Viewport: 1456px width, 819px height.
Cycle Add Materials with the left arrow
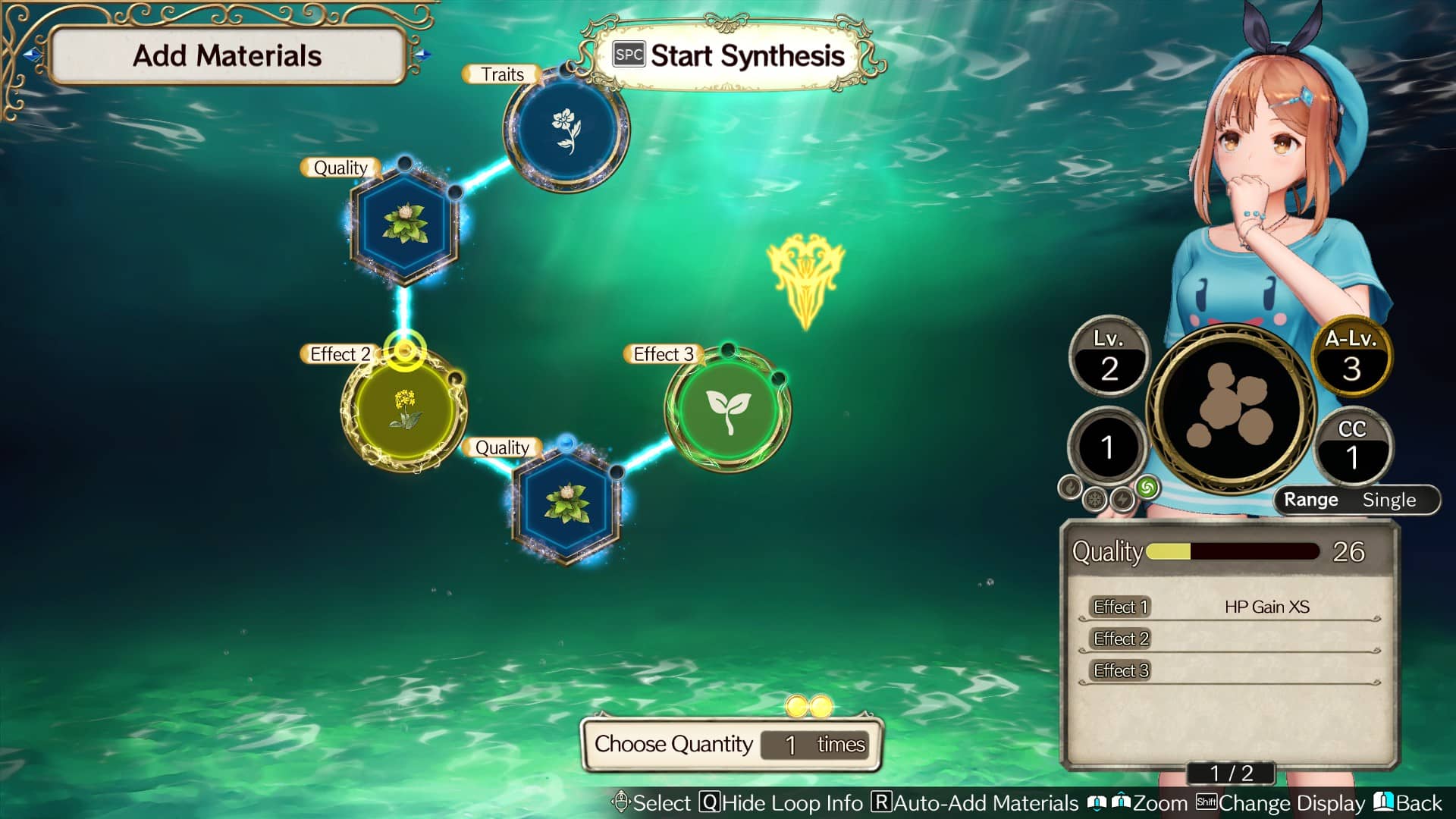[x=32, y=55]
